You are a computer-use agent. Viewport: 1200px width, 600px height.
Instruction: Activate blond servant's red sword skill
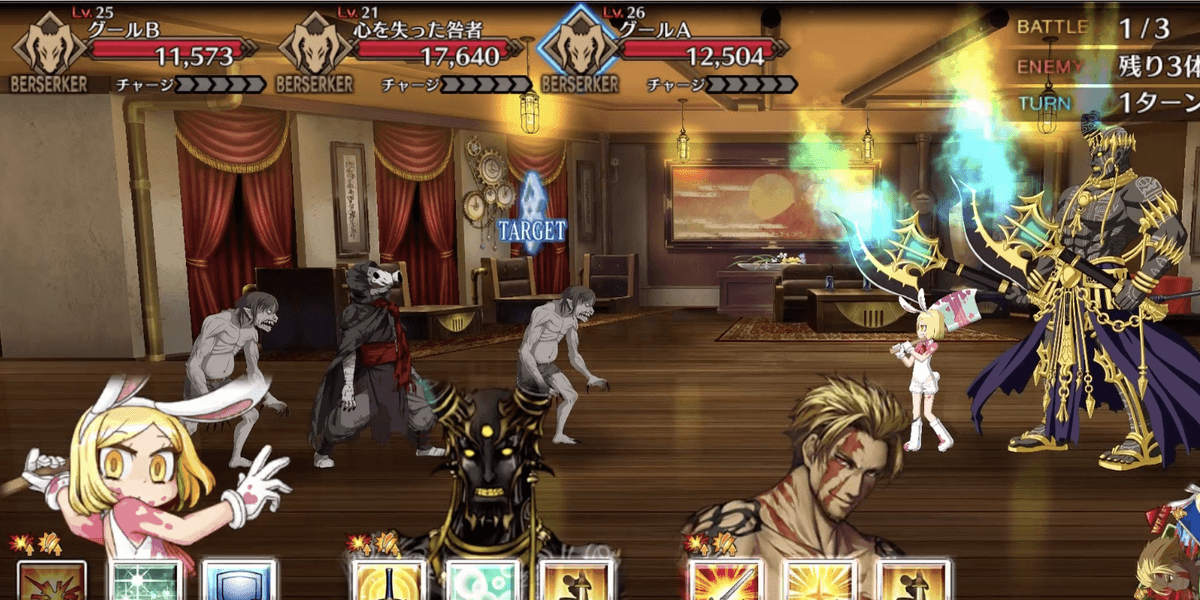pyautogui.click(x=725, y=582)
